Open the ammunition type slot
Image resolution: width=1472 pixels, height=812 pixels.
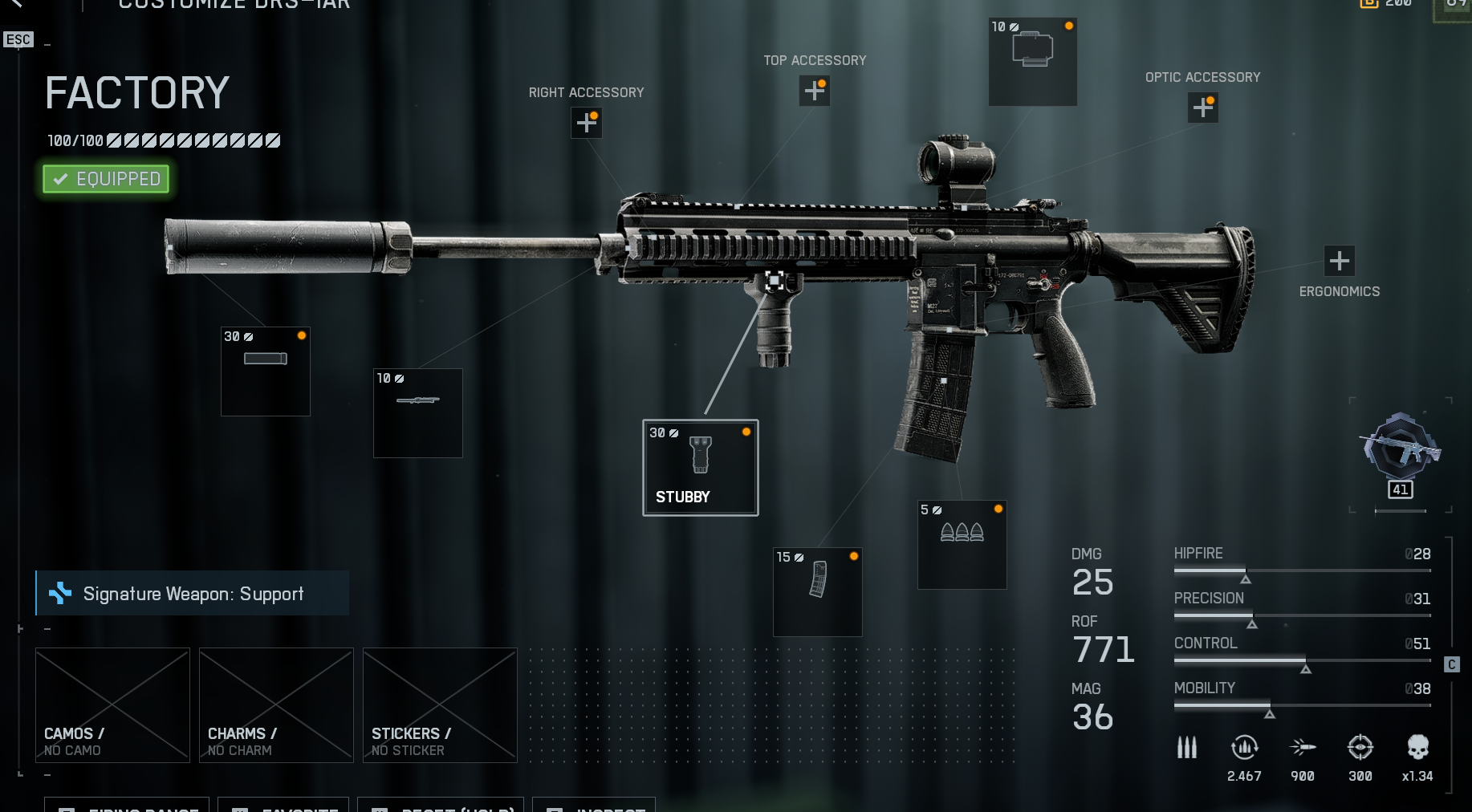(x=962, y=545)
